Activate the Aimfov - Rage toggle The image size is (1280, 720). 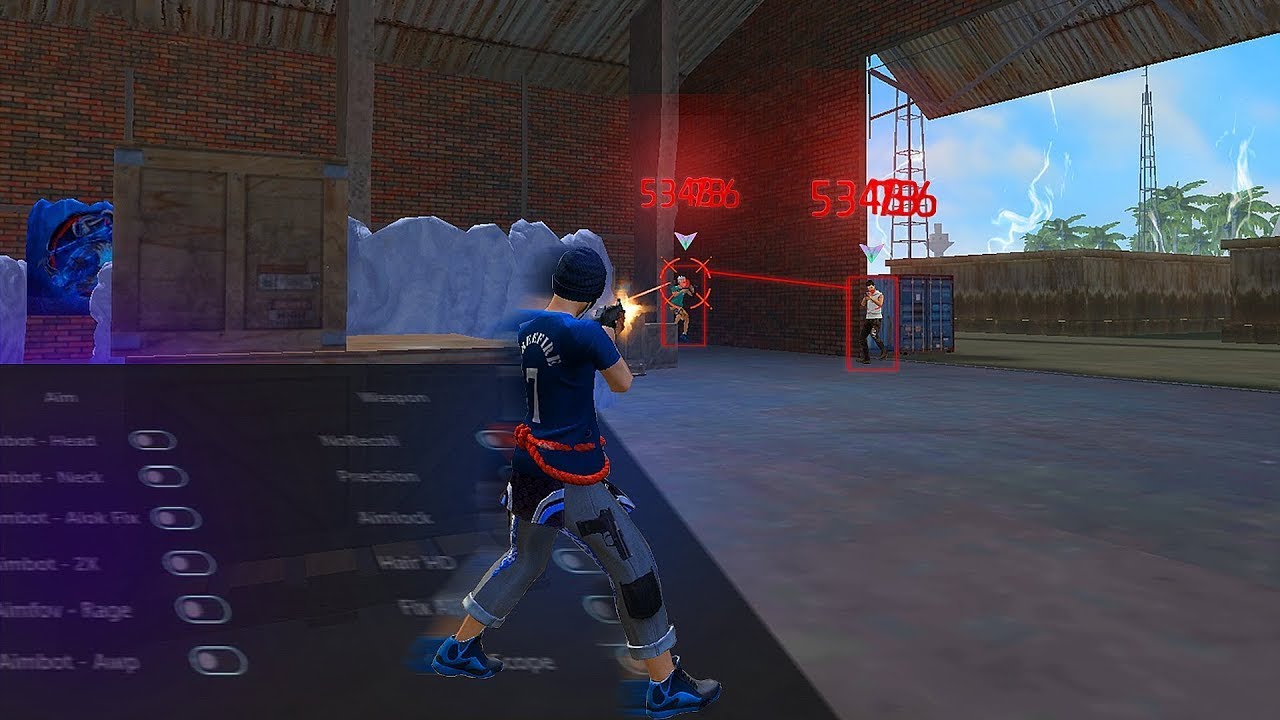pyautogui.click(x=203, y=609)
